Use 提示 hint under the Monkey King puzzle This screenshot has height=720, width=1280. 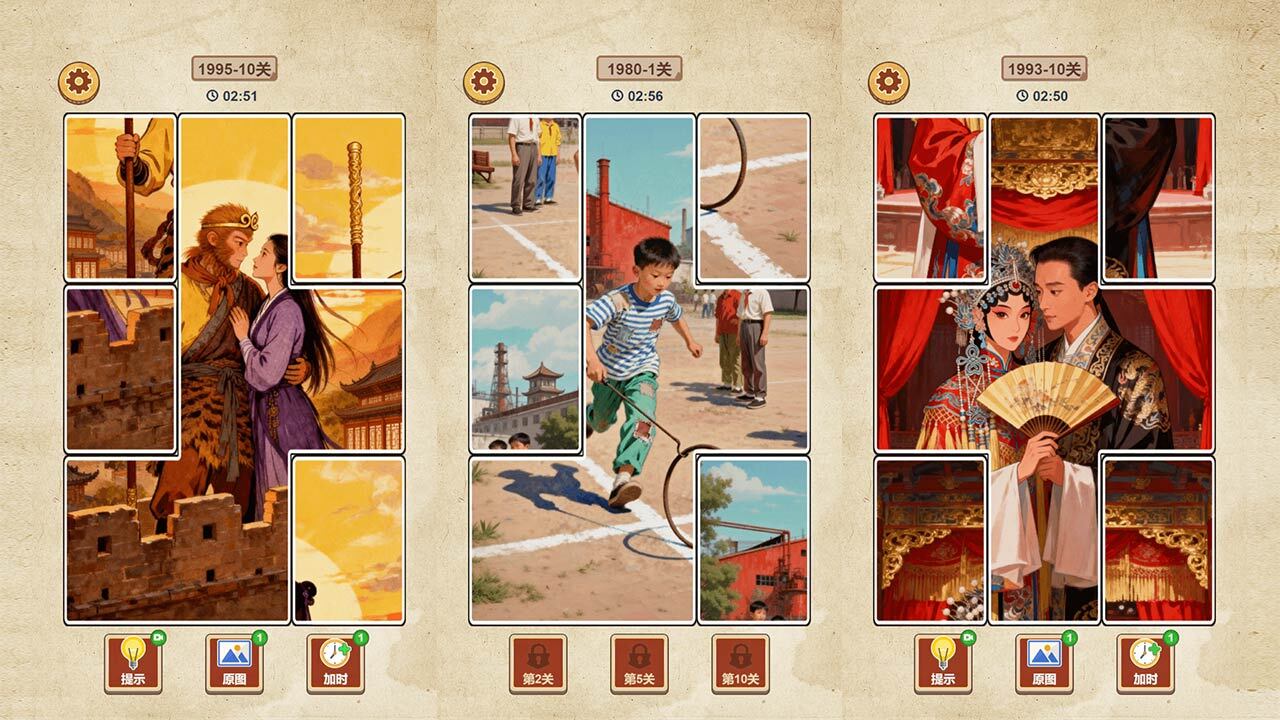tap(133, 664)
